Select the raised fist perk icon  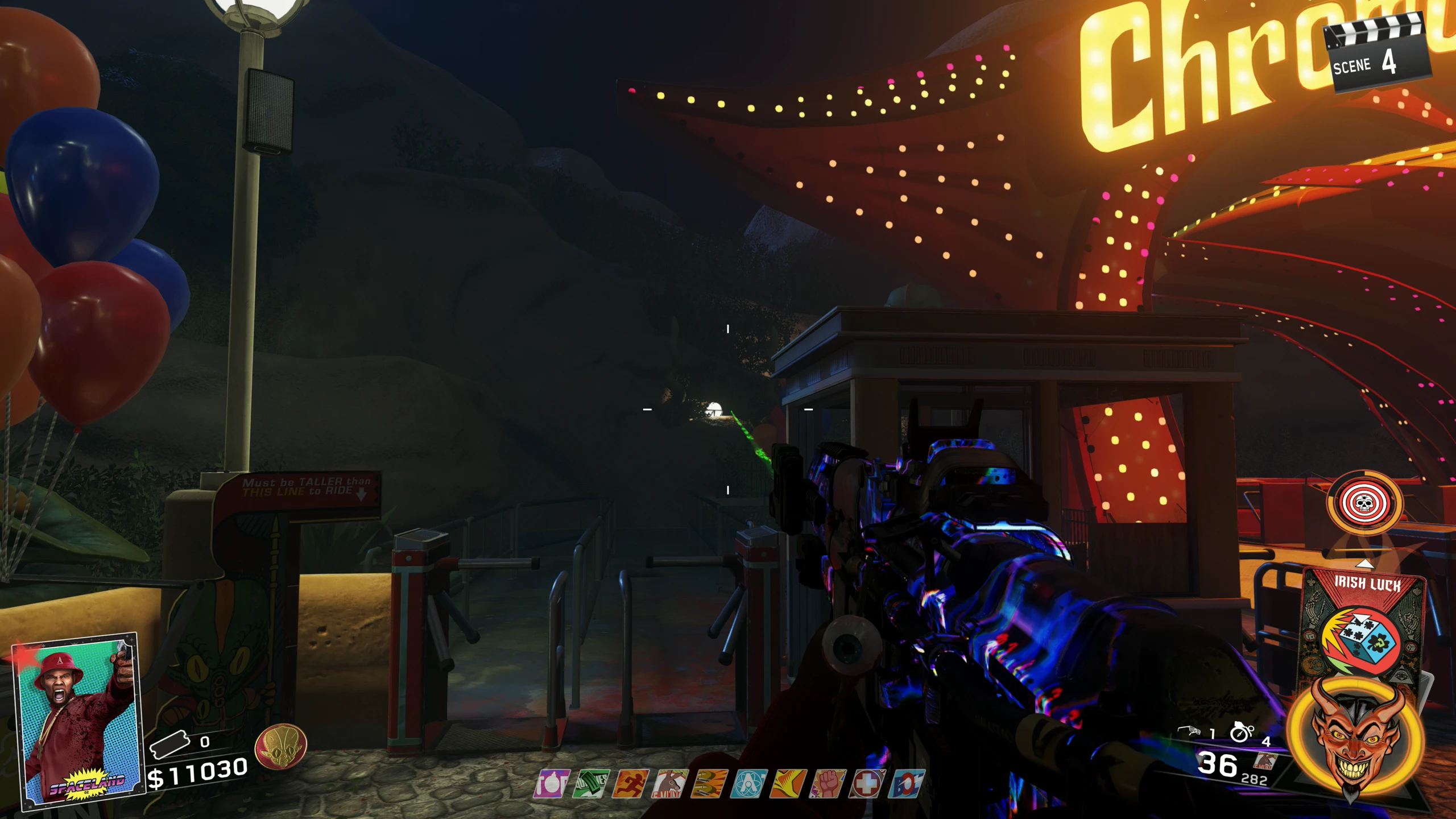point(828,784)
